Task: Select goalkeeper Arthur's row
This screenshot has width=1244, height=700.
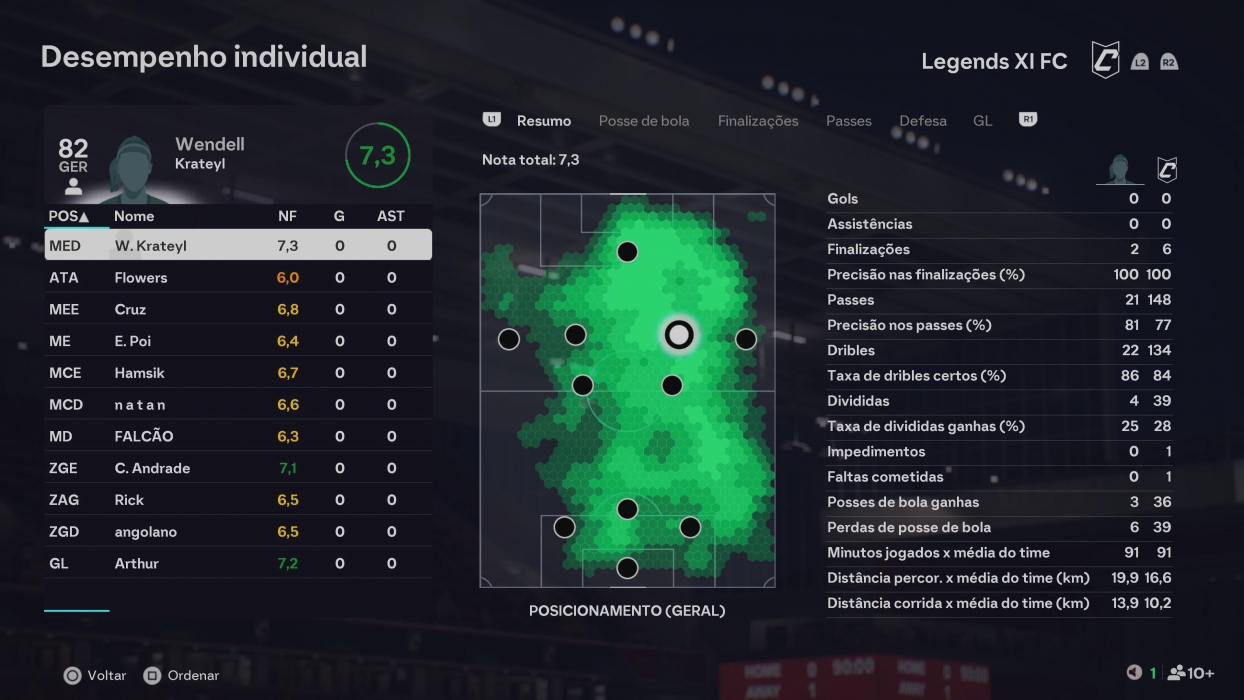Action: pos(238,564)
